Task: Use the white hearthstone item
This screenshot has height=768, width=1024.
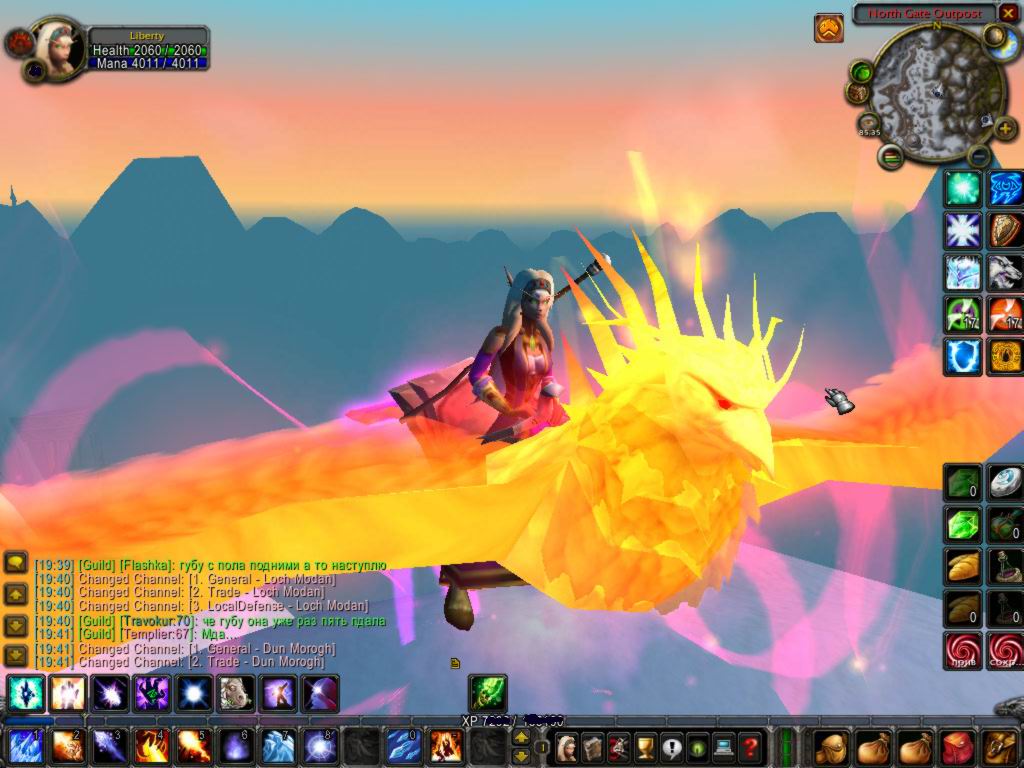Action: (1006, 482)
